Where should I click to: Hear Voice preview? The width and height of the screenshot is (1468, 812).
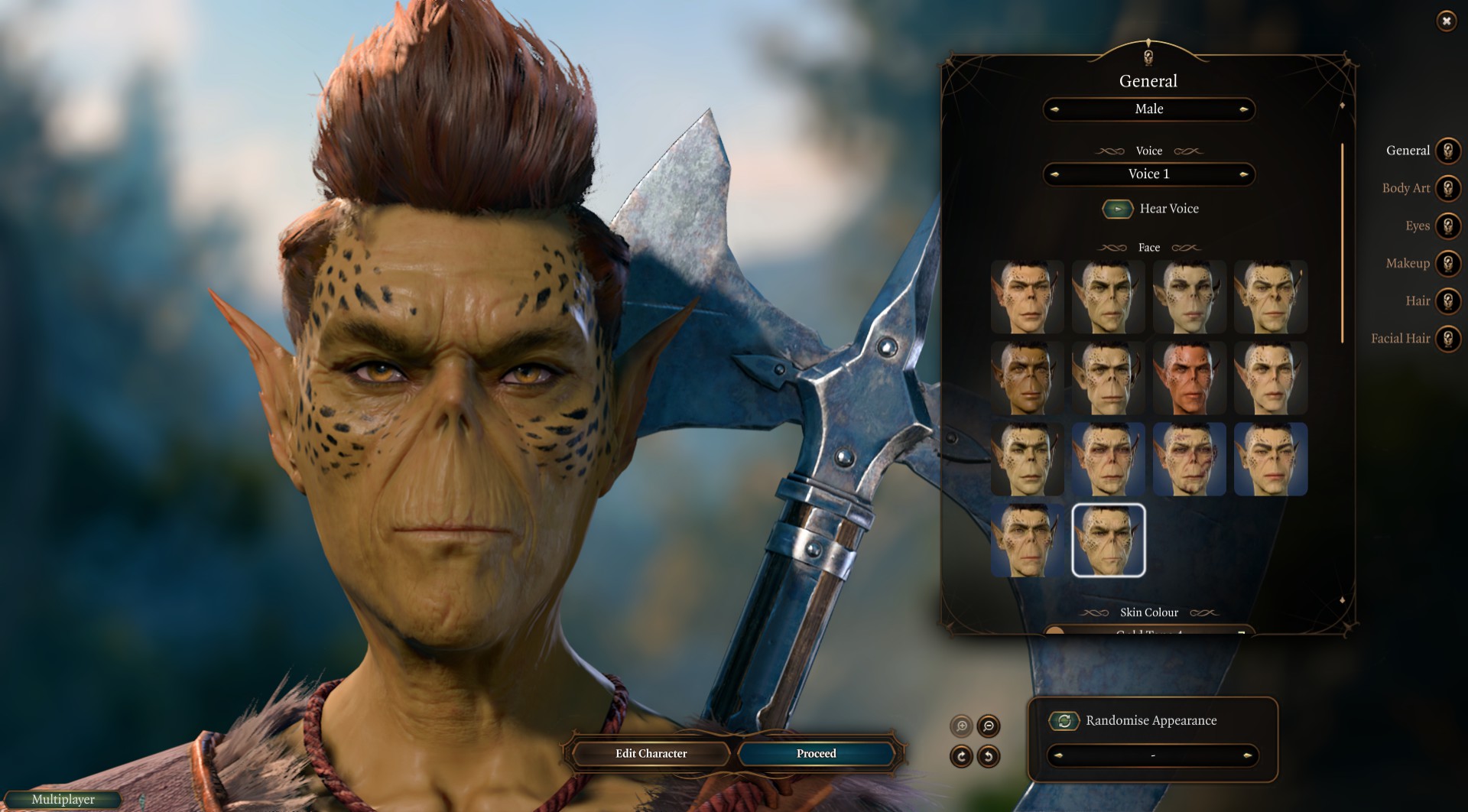[1117, 209]
